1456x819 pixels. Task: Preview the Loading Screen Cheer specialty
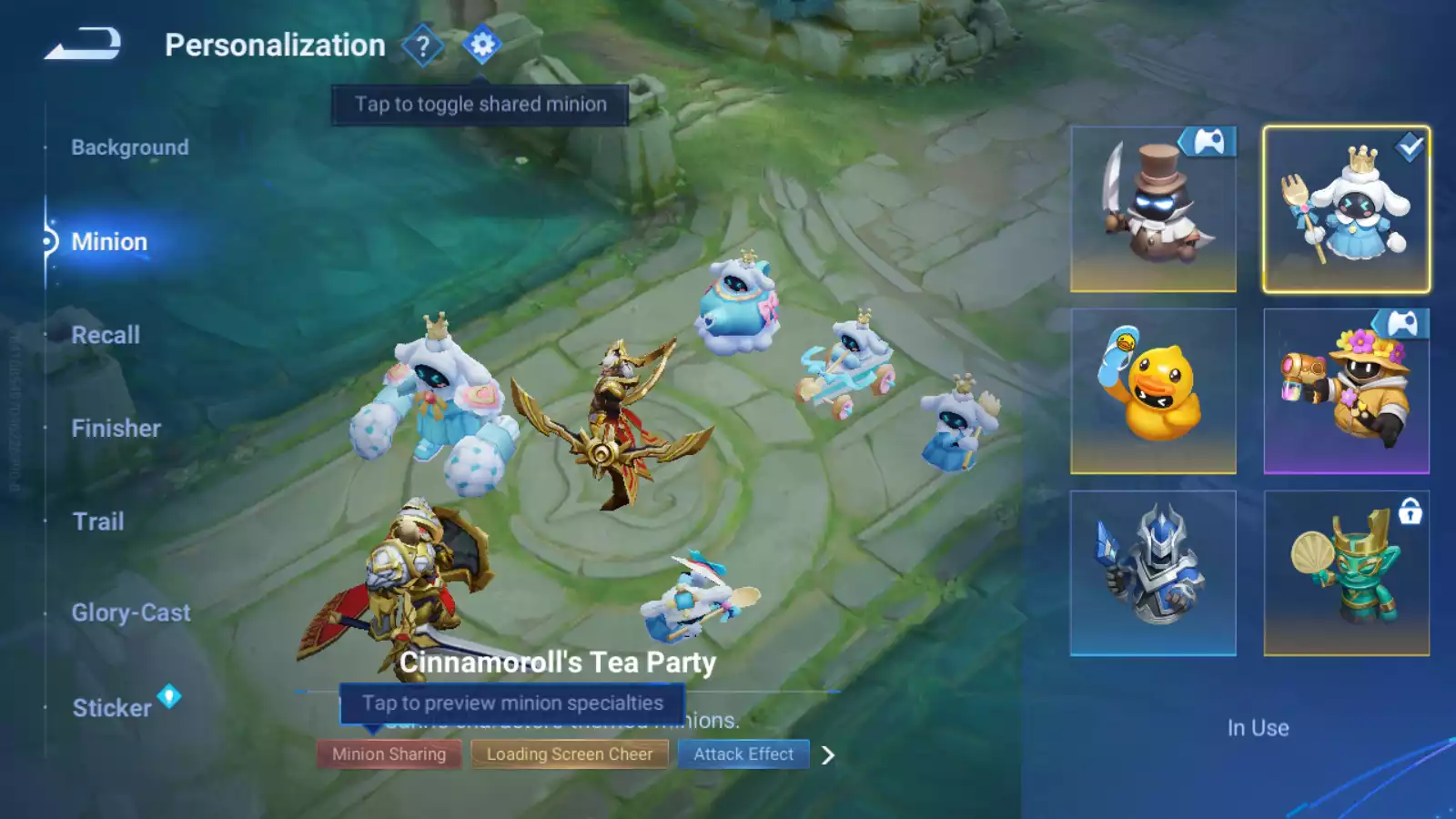click(x=569, y=754)
